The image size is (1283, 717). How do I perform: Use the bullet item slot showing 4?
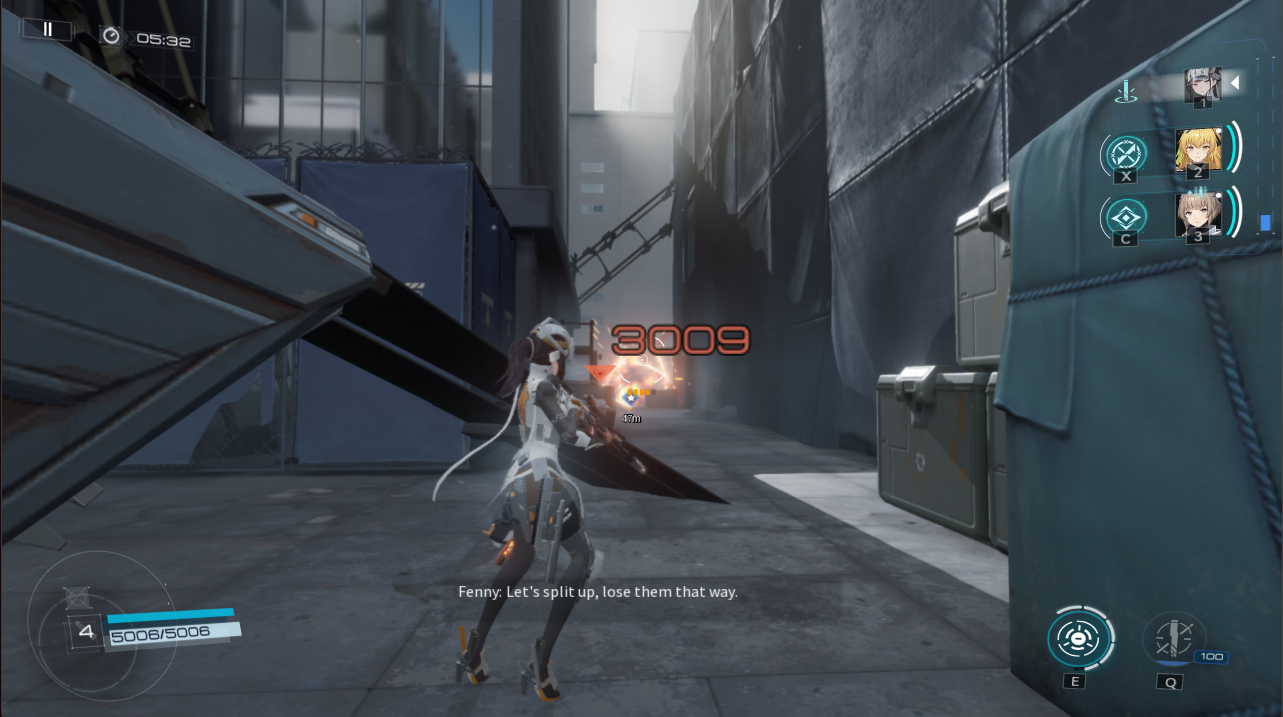tap(84, 632)
